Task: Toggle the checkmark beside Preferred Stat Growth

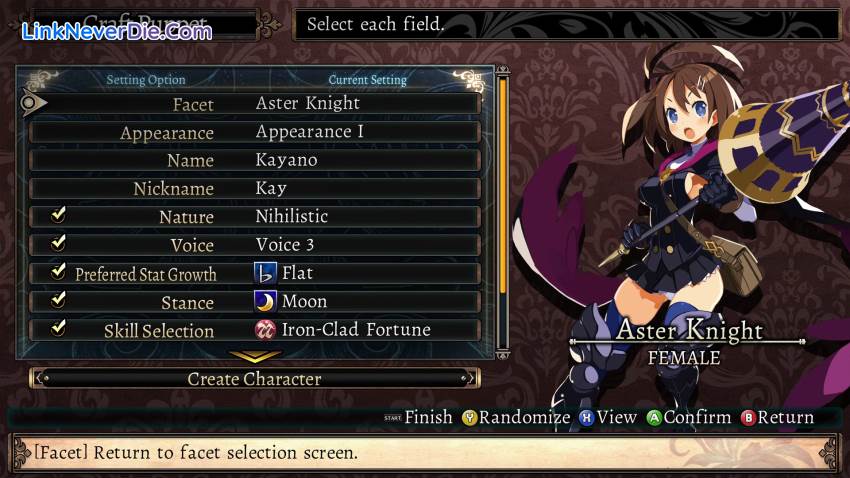Action: [59, 272]
